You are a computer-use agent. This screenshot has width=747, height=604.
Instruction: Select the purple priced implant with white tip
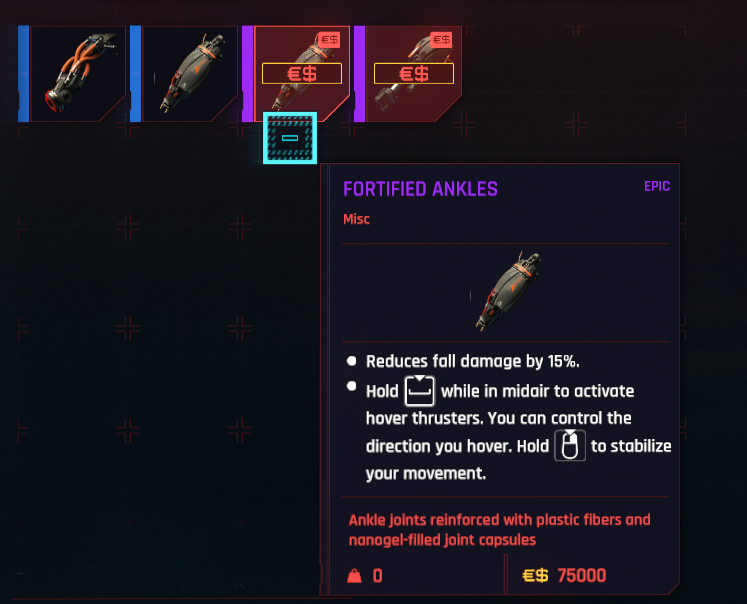click(413, 74)
